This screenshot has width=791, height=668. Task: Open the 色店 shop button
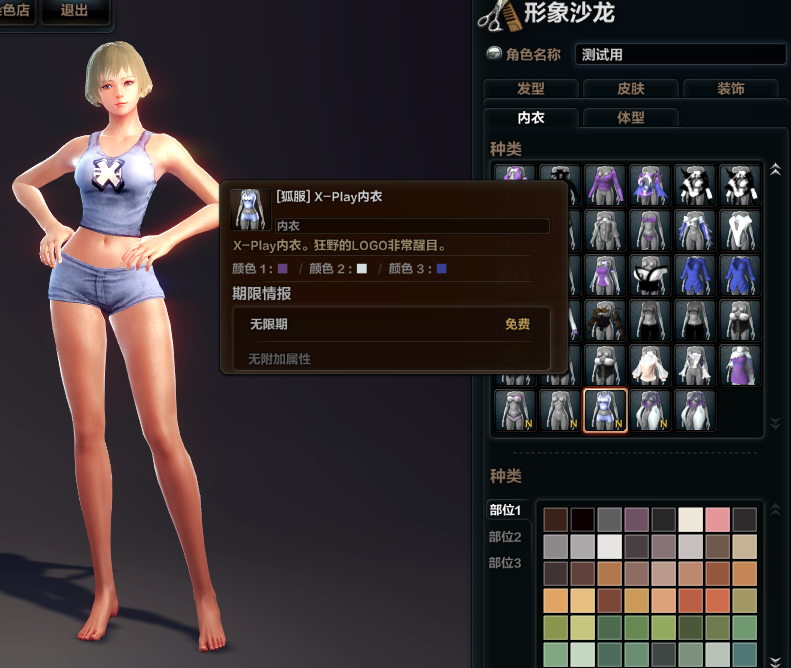click(17, 12)
